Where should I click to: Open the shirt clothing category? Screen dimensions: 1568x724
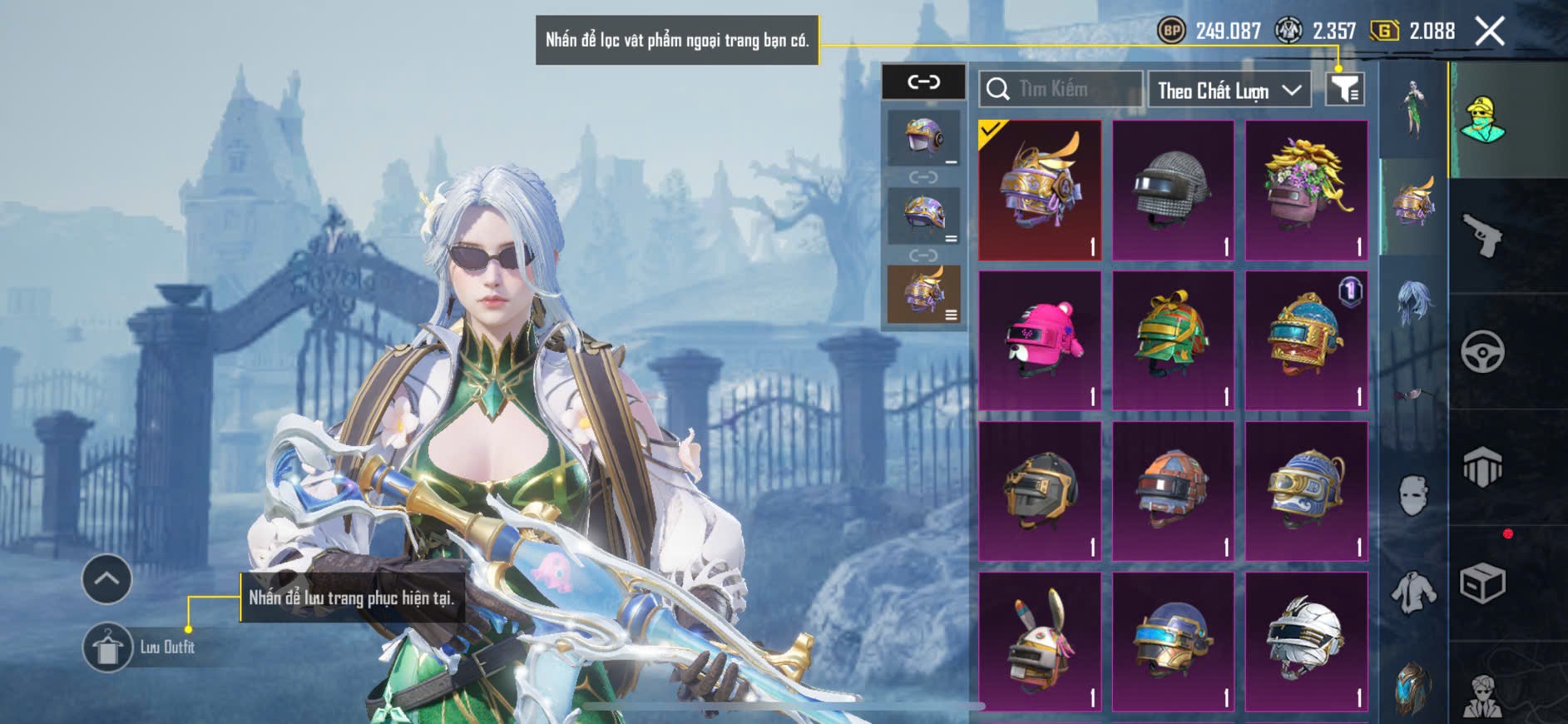tap(1413, 593)
